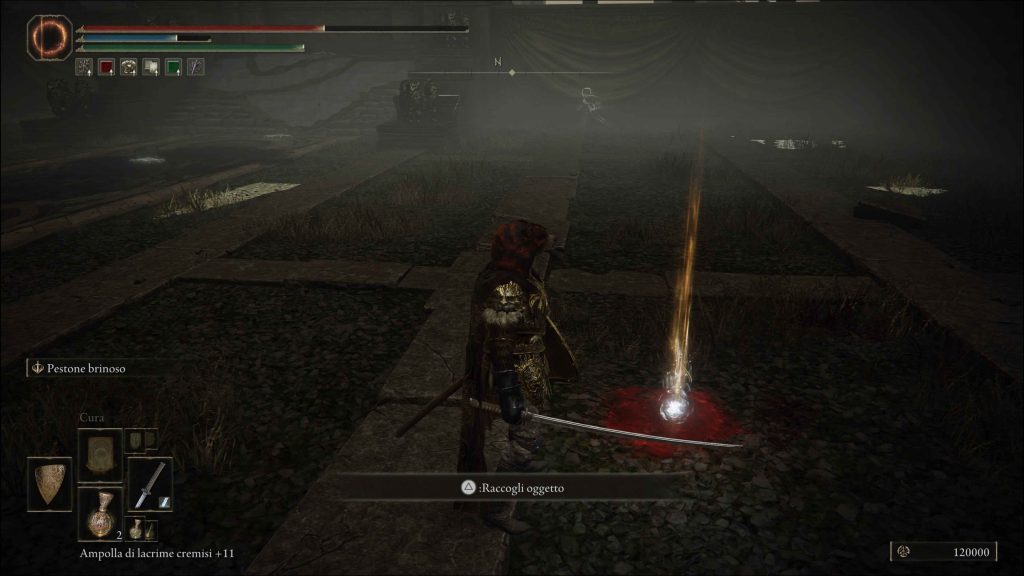1024x576 pixels.
Task: Click the green square buff icon
Action: coord(173,67)
